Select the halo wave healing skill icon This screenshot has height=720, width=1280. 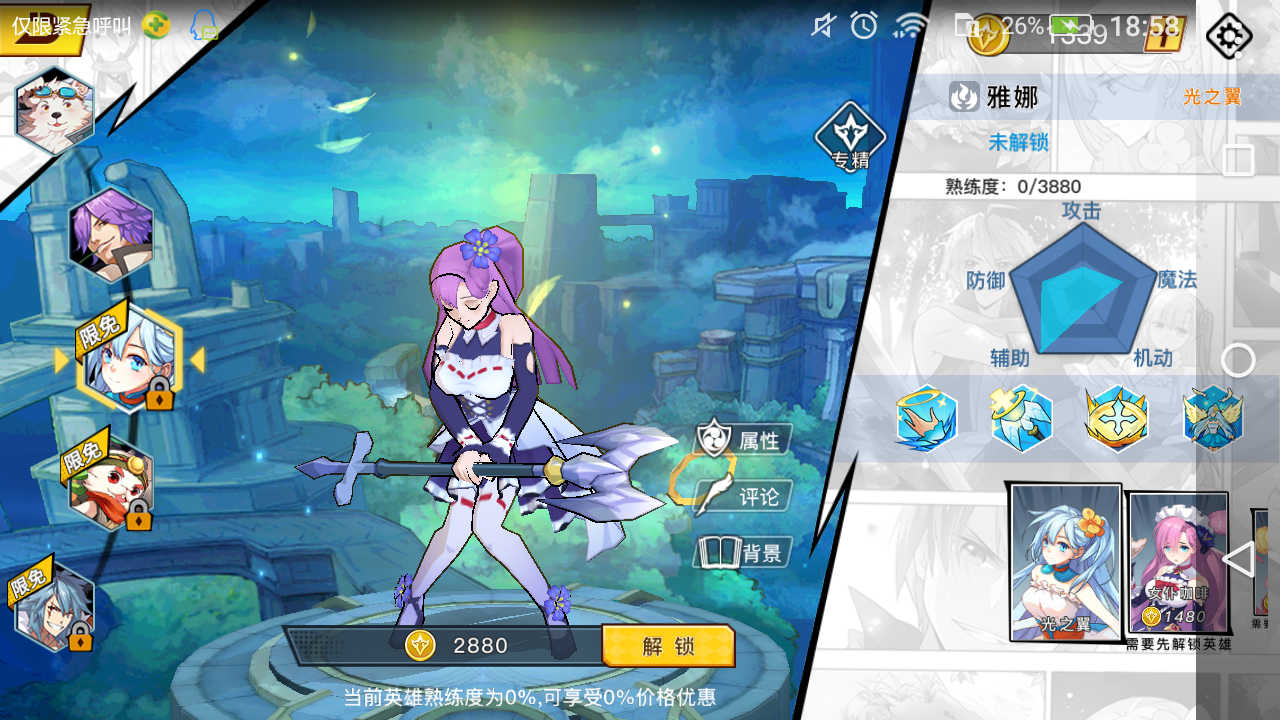tap(927, 418)
